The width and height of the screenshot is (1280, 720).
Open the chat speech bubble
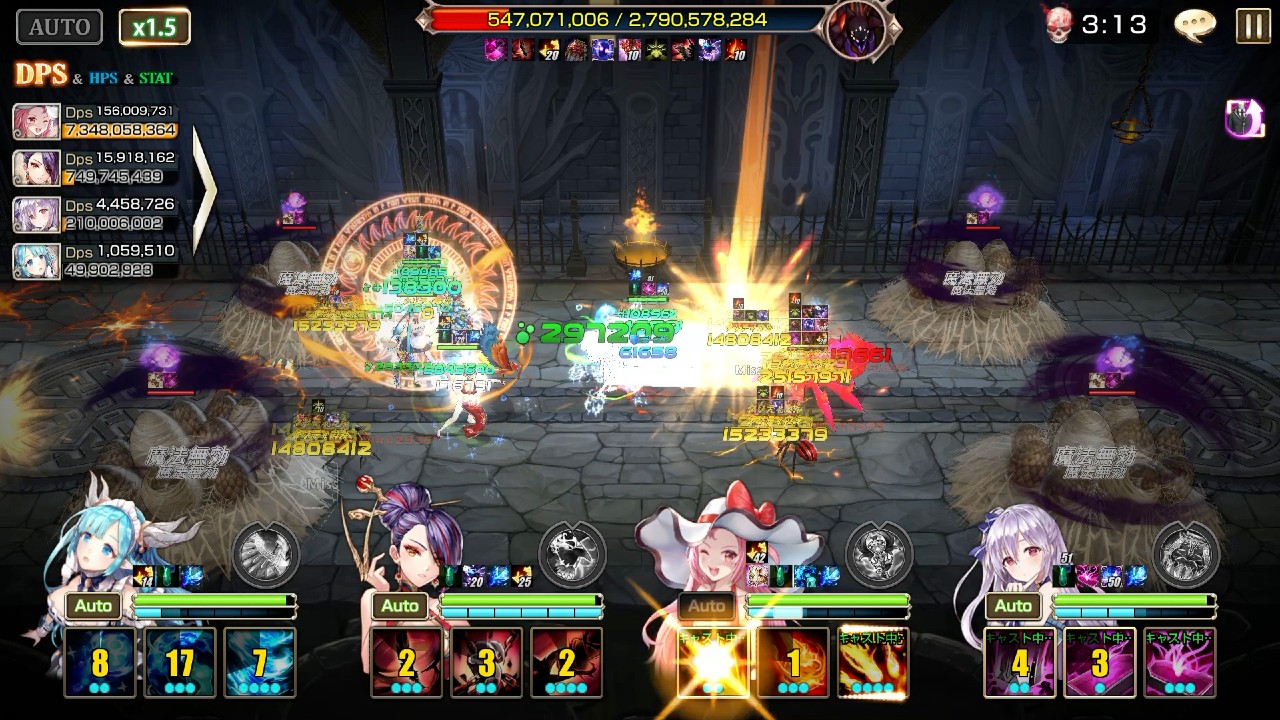tap(1195, 27)
